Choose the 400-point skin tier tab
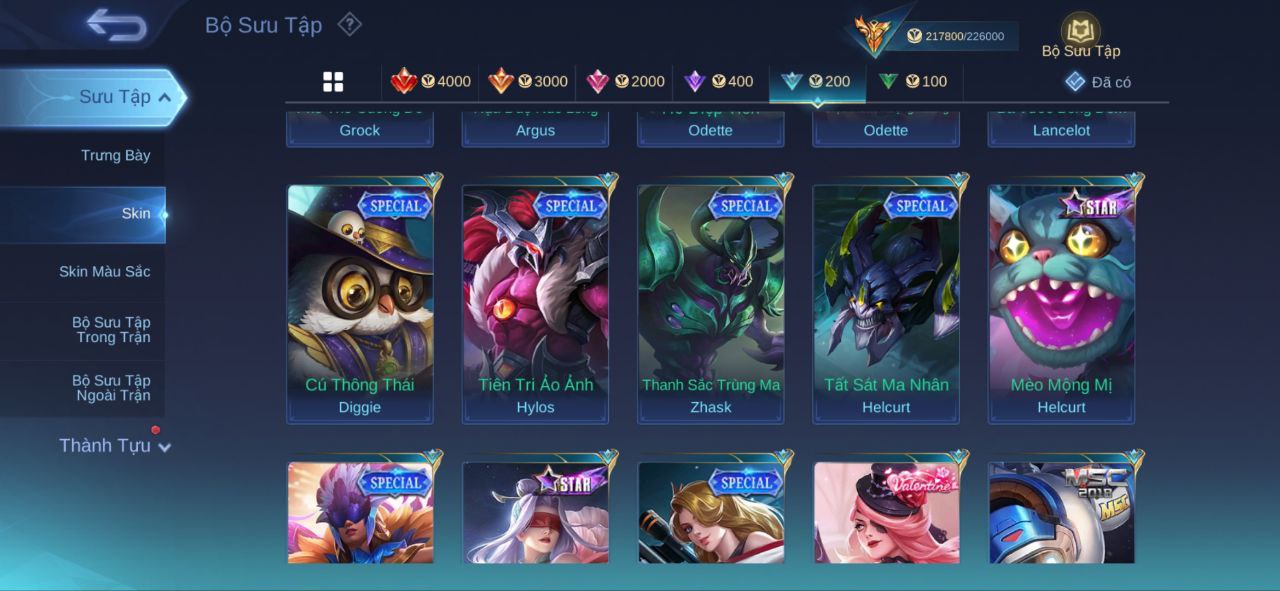This screenshot has height=591, width=1280. coord(718,82)
